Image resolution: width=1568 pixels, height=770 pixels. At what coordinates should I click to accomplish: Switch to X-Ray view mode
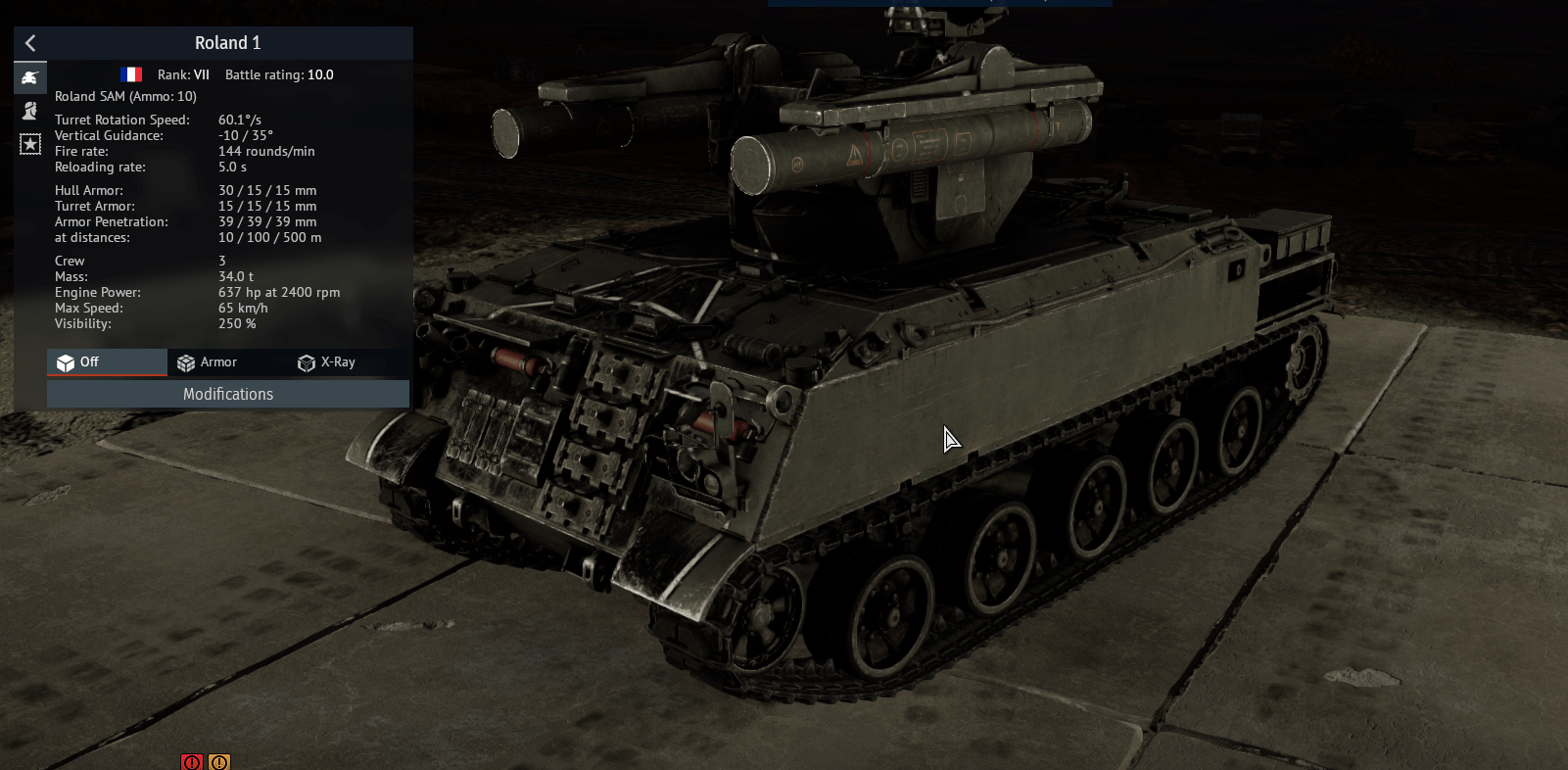click(338, 361)
